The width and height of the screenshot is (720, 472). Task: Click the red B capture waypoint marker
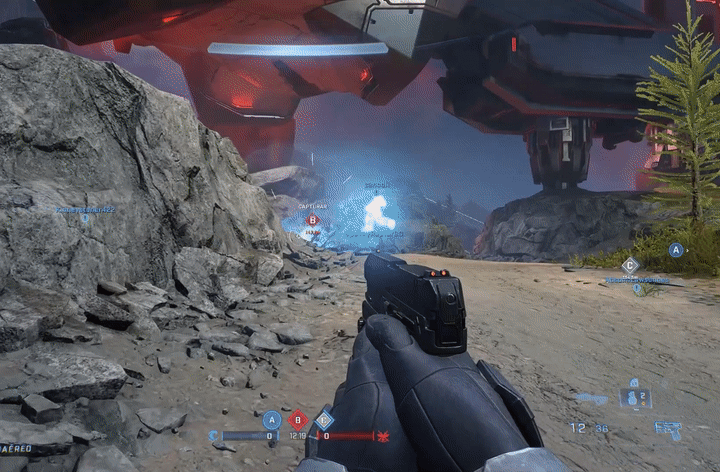(312, 220)
